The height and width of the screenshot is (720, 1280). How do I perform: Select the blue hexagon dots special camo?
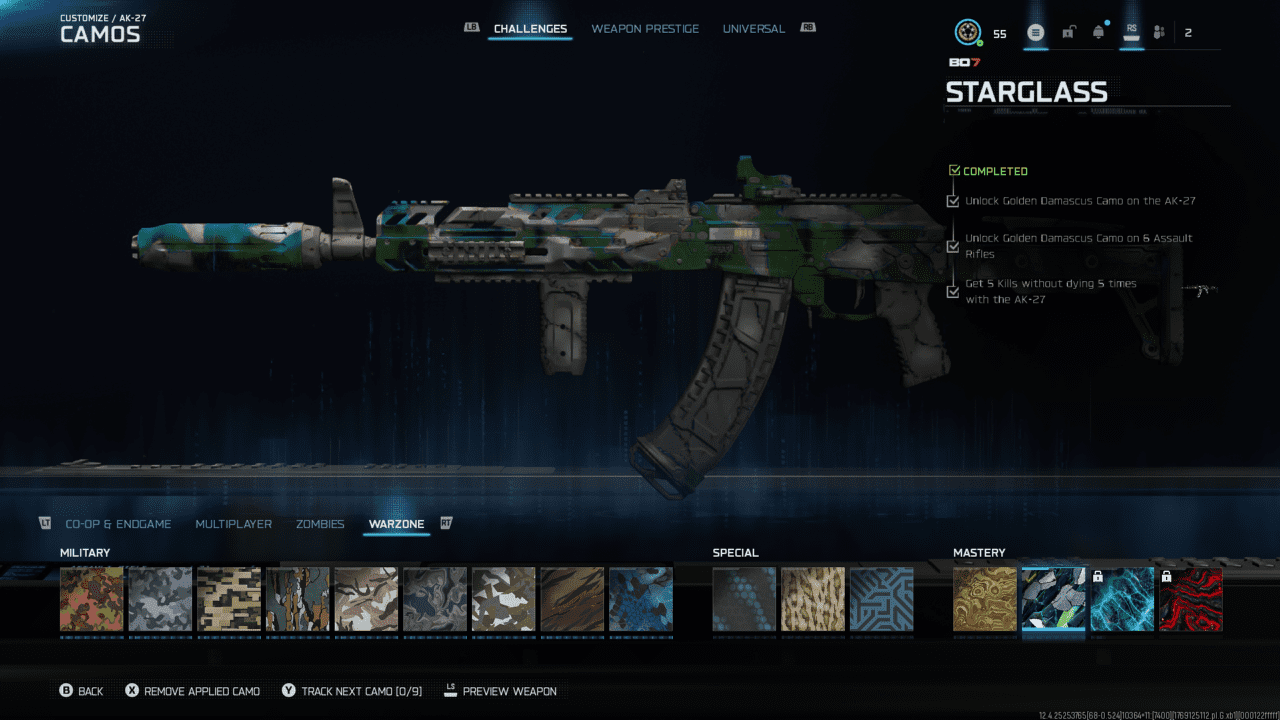pyautogui.click(x=744, y=599)
